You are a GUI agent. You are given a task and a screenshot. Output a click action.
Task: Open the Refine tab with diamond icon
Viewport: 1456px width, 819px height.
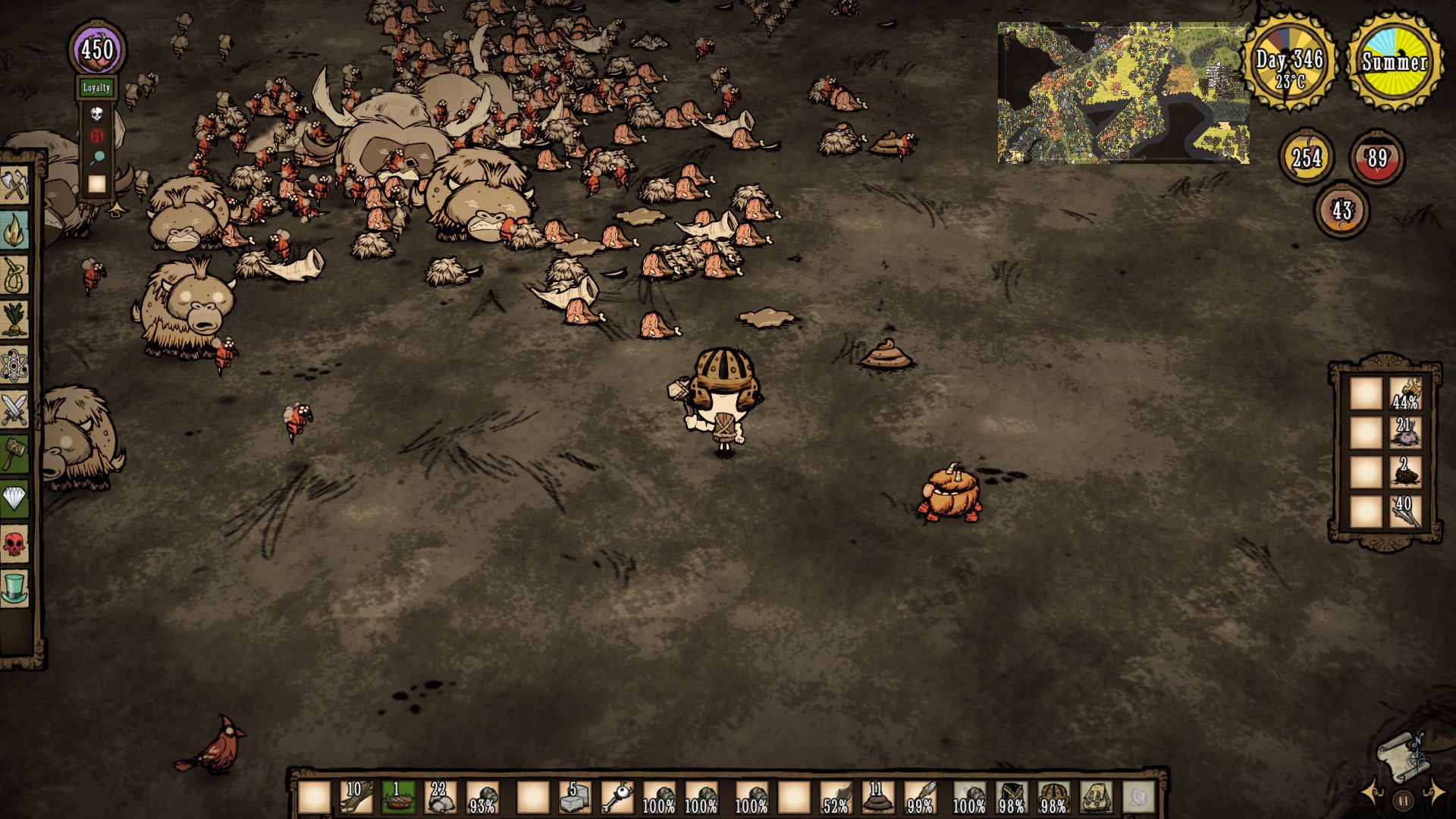pyautogui.click(x=14, y=498)
